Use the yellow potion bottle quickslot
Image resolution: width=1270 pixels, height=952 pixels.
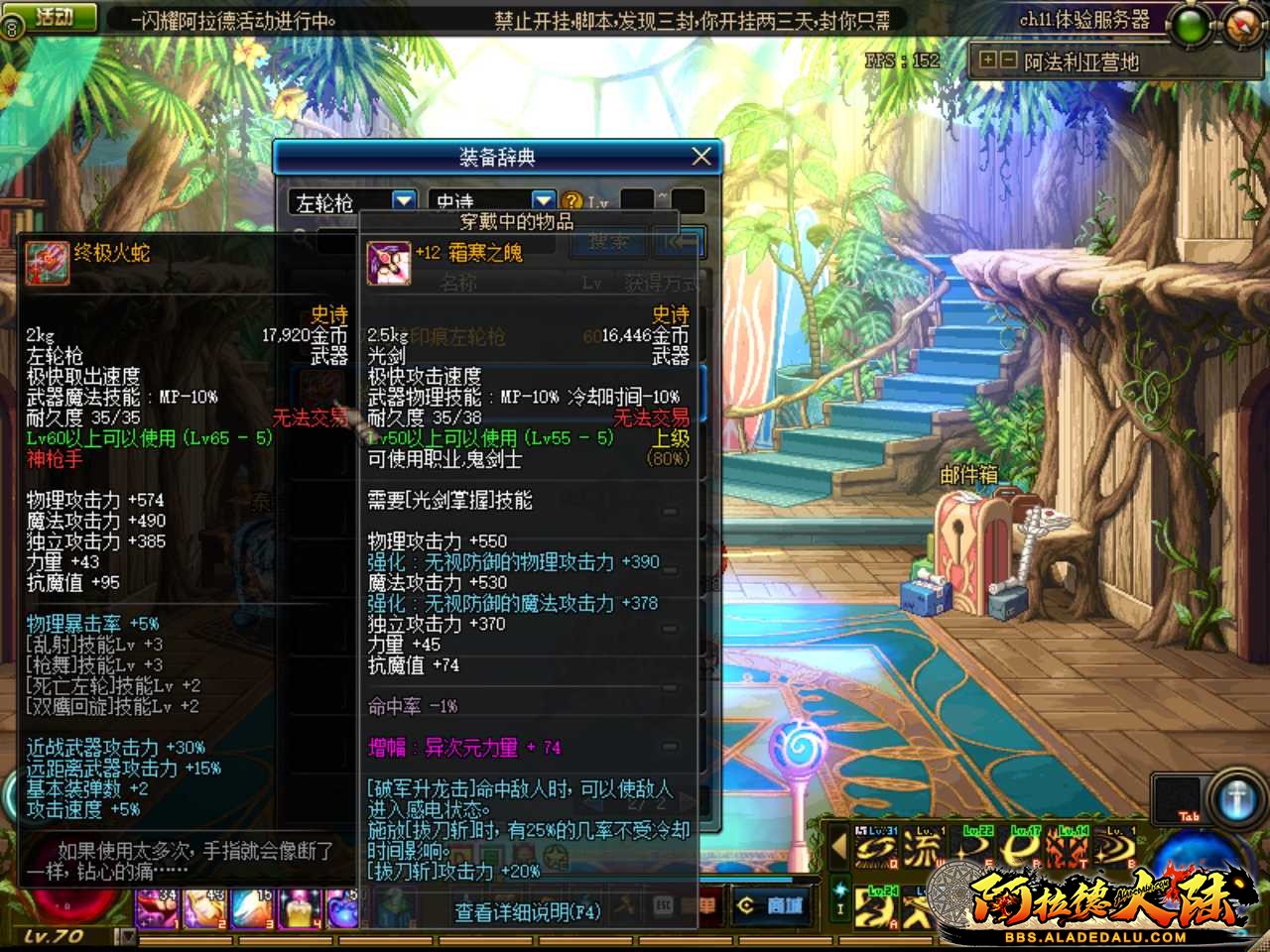[299, 906]
